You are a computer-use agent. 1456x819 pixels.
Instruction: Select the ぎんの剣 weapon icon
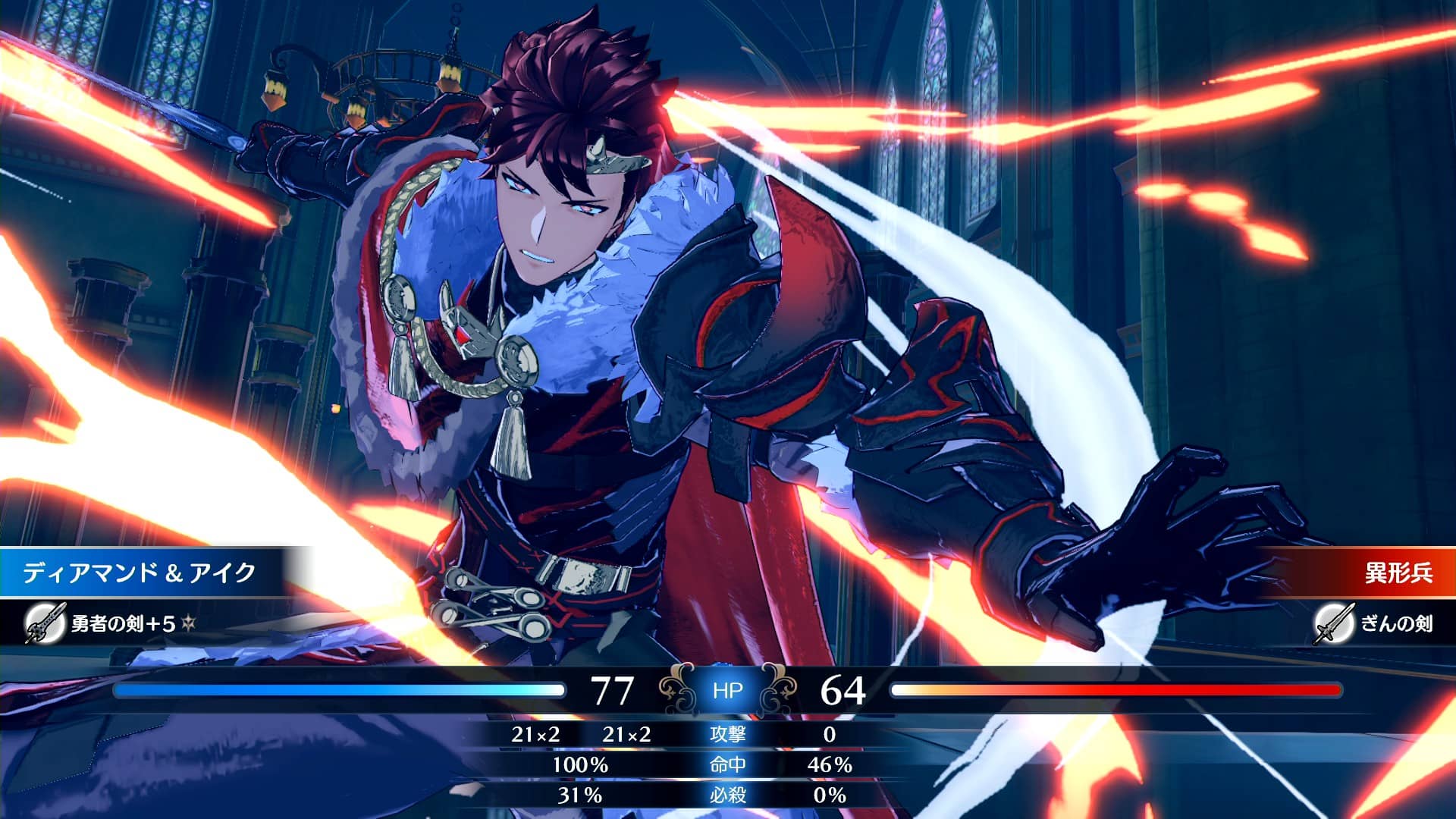click(x=1334, y=623)
